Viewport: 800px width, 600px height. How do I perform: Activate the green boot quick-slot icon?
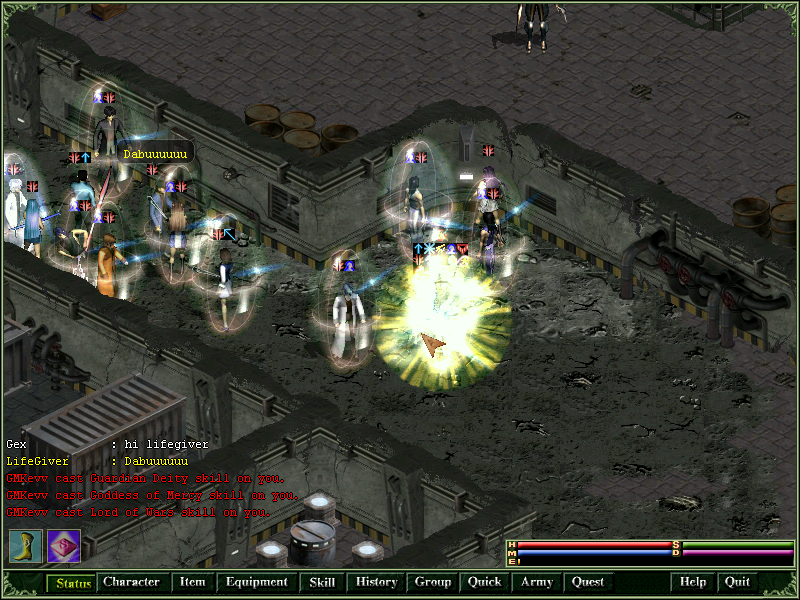(25, 546)
